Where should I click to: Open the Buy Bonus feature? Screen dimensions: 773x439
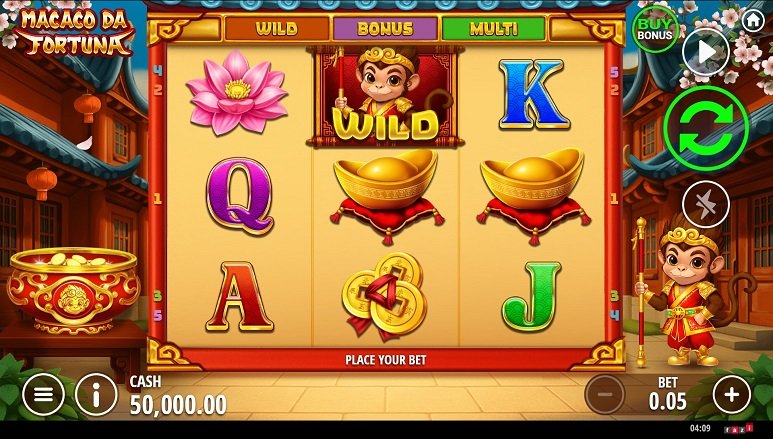(x=655, y=29)
